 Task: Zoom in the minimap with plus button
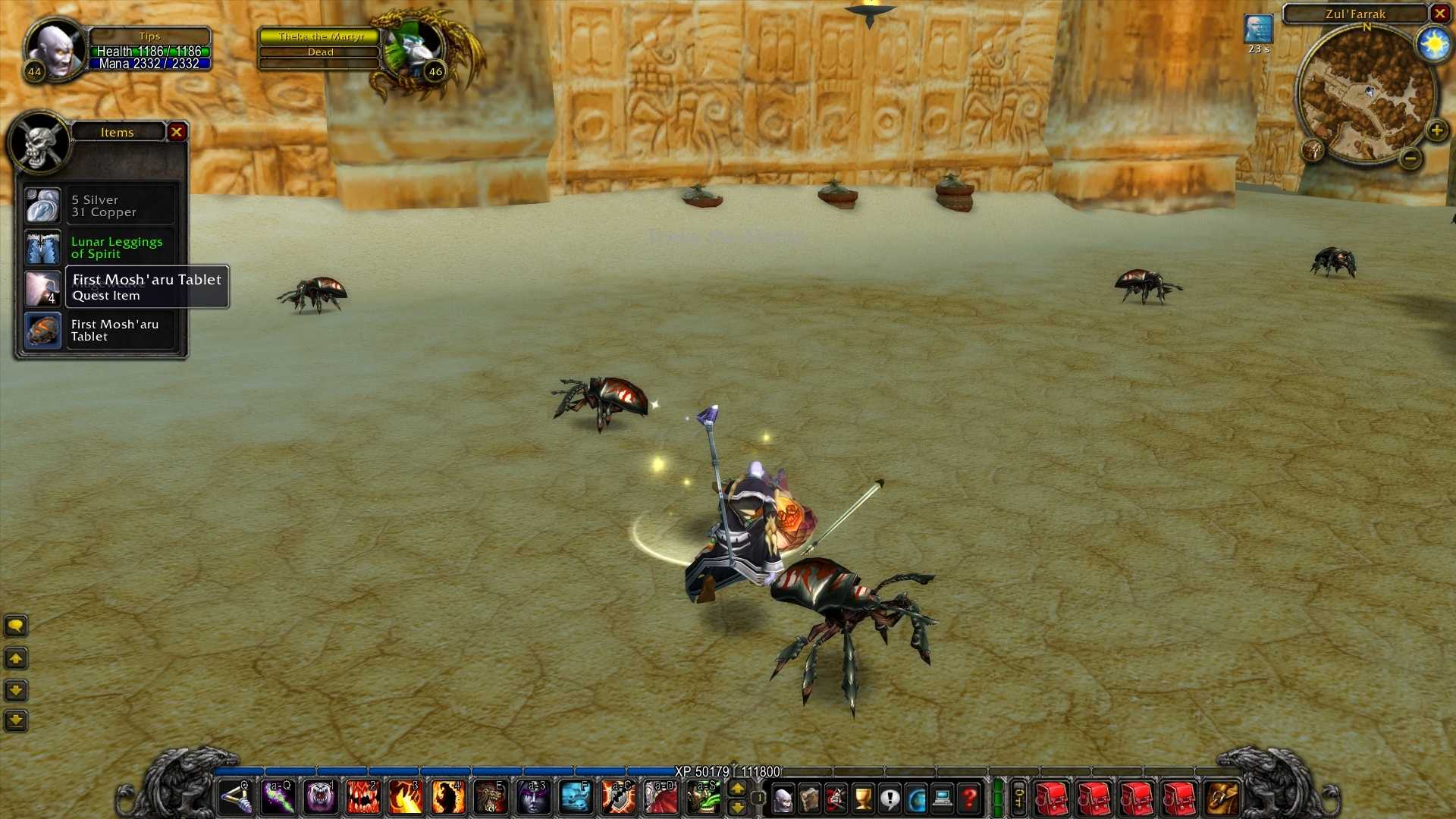[x=1436, y=130]
